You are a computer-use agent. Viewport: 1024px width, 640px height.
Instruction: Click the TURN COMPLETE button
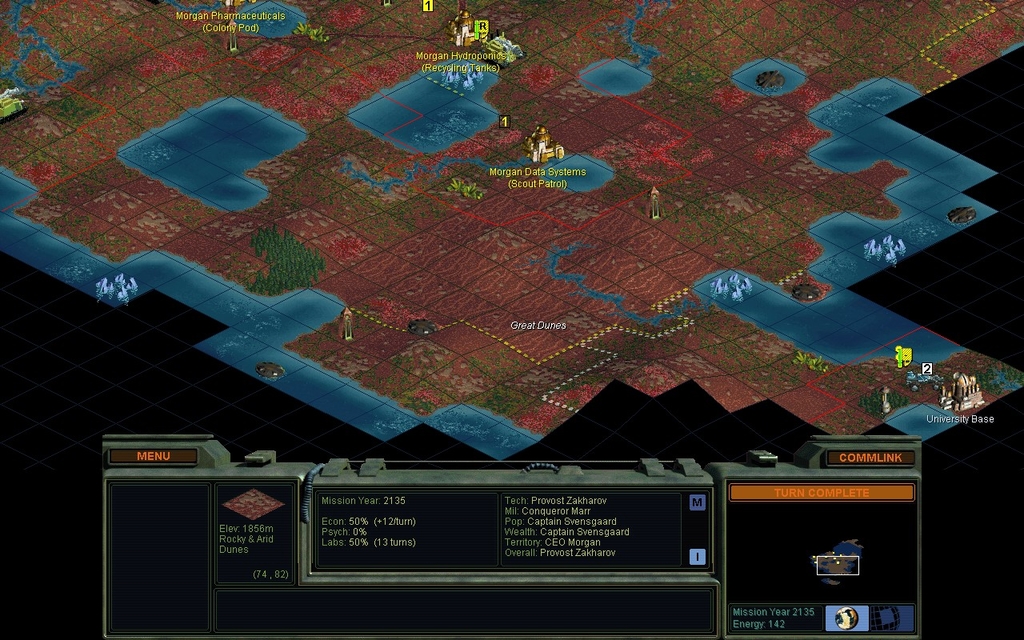tap(821, 493)
